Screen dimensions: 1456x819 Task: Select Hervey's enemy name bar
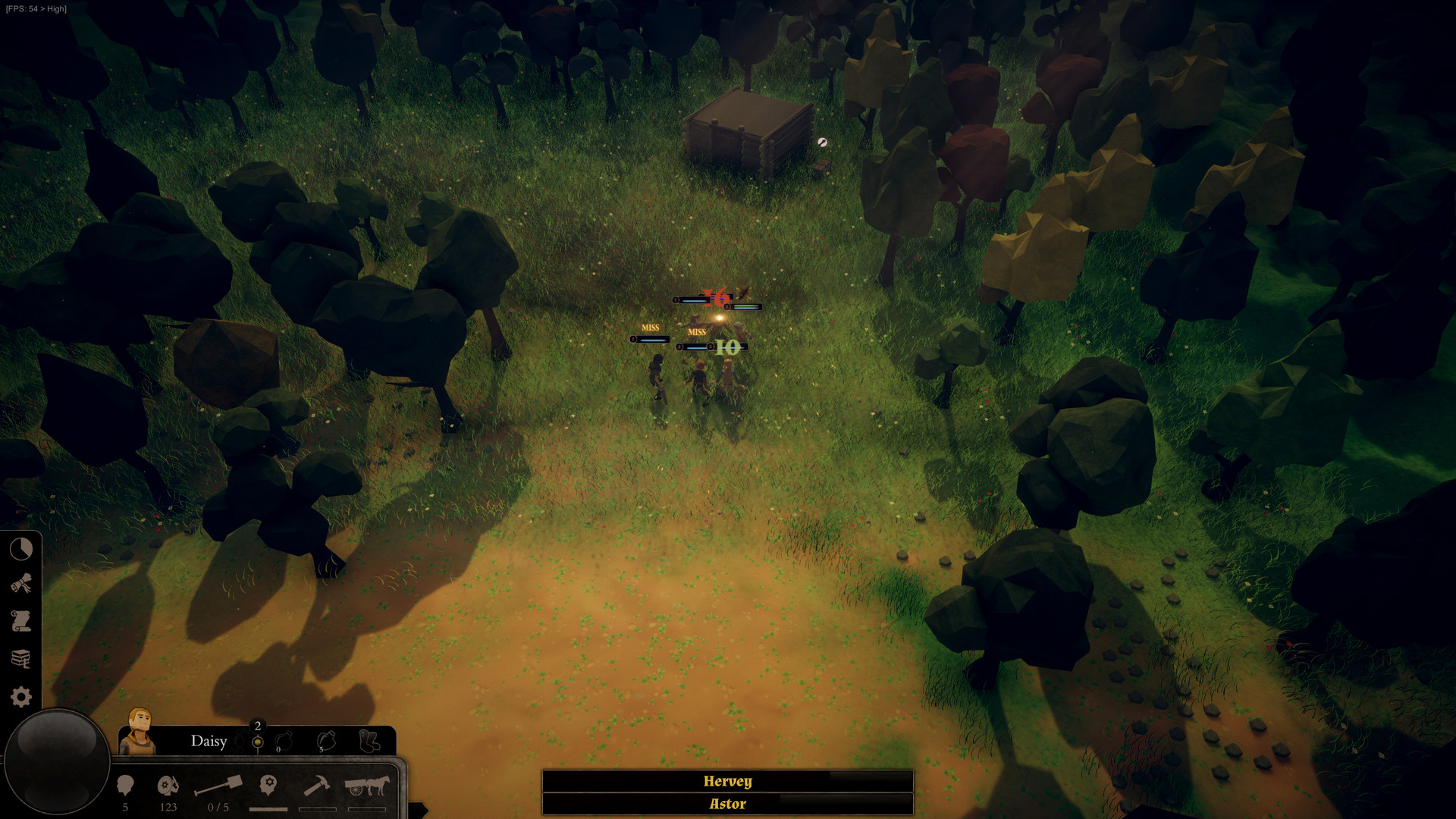[x=726, y=781]
